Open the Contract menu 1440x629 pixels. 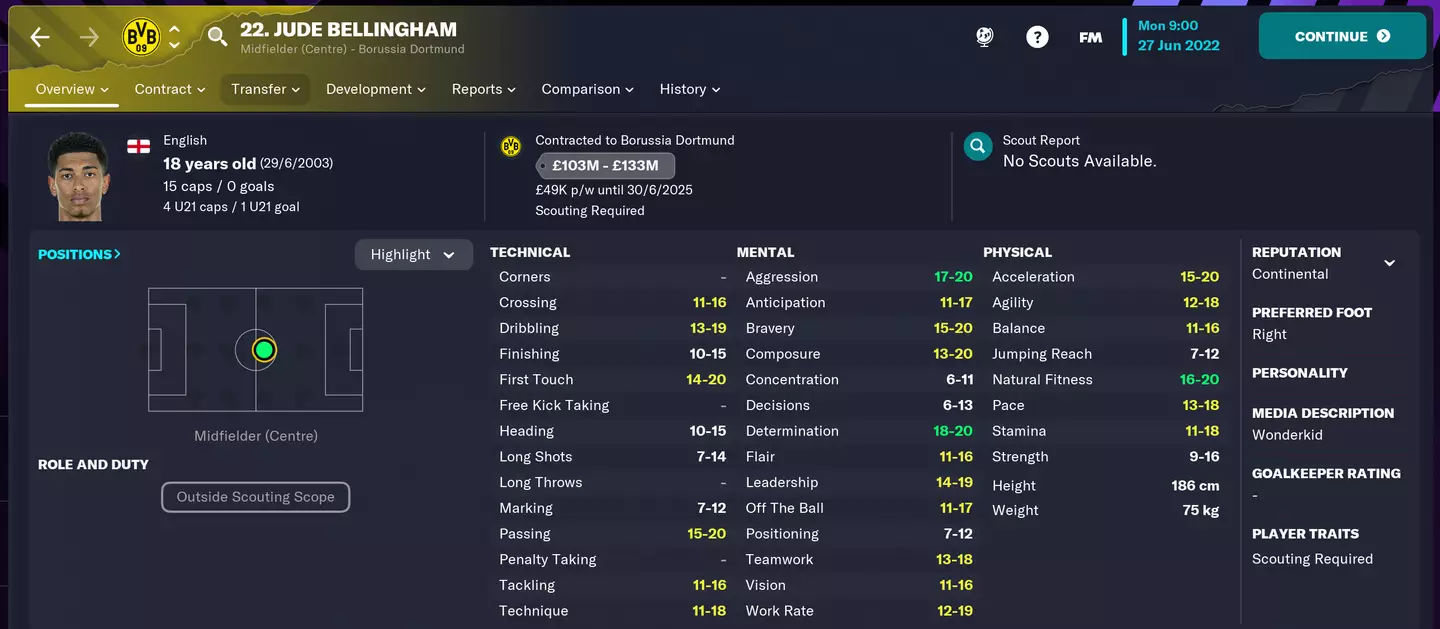click(x=170, y=89)
